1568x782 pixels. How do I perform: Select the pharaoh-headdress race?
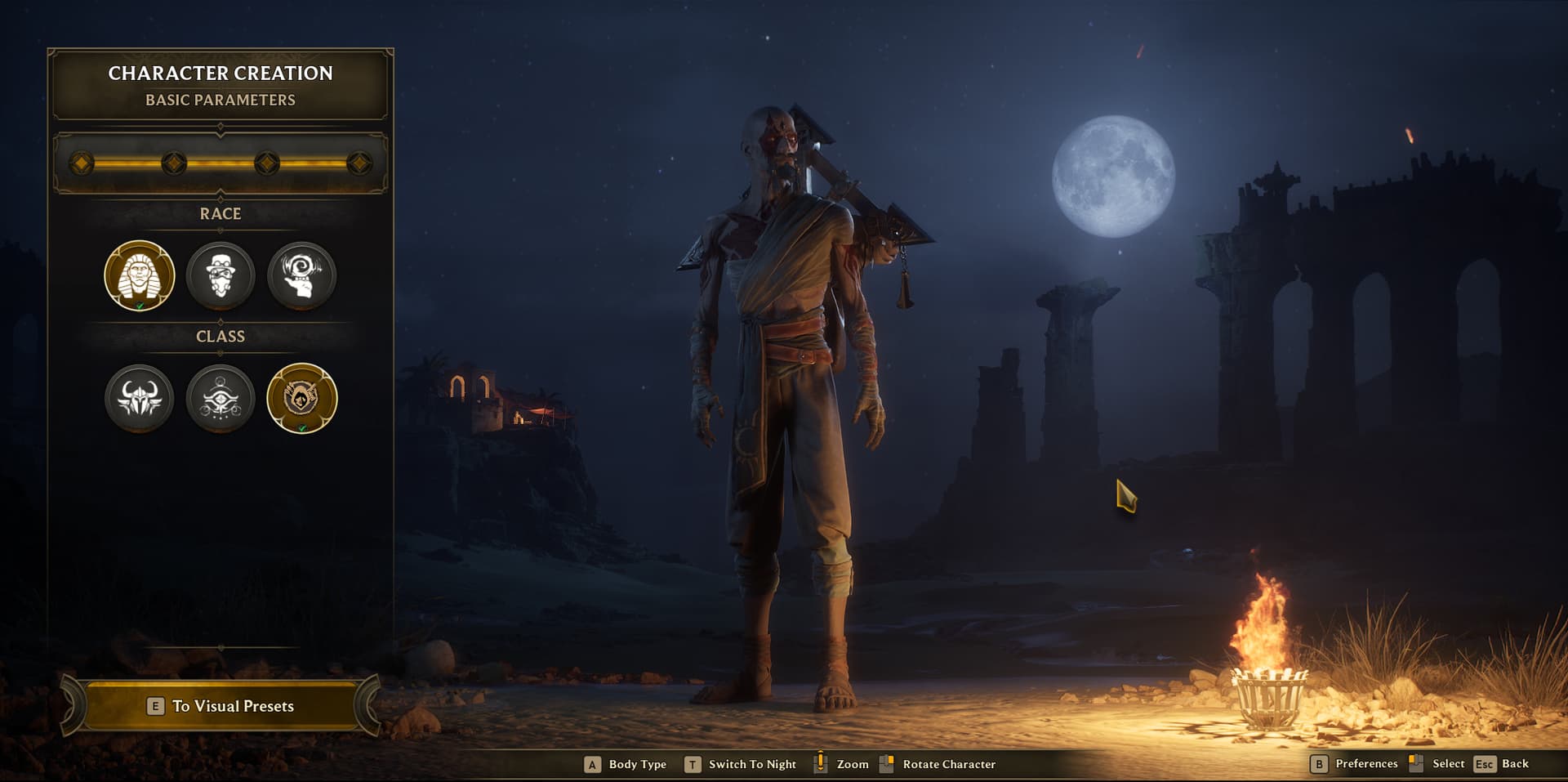pos(140,275)
